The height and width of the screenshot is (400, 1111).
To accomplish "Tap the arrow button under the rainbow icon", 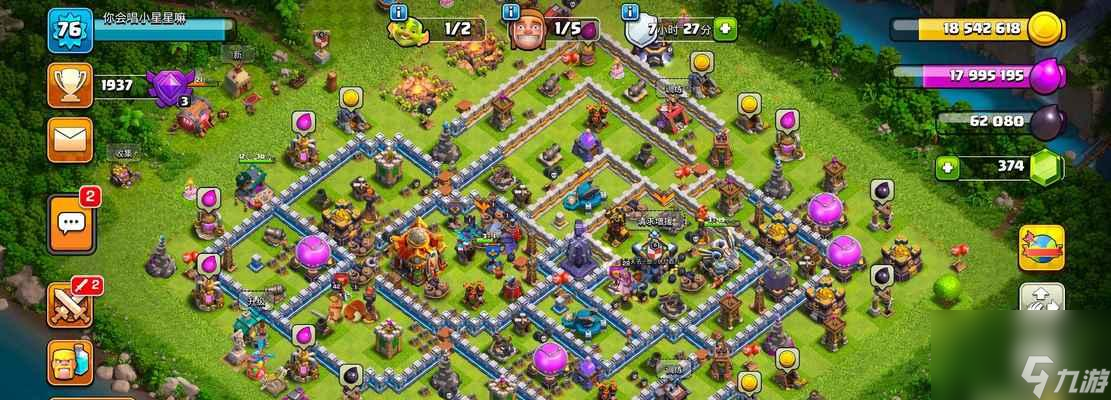I will [x=1041, y=301].
